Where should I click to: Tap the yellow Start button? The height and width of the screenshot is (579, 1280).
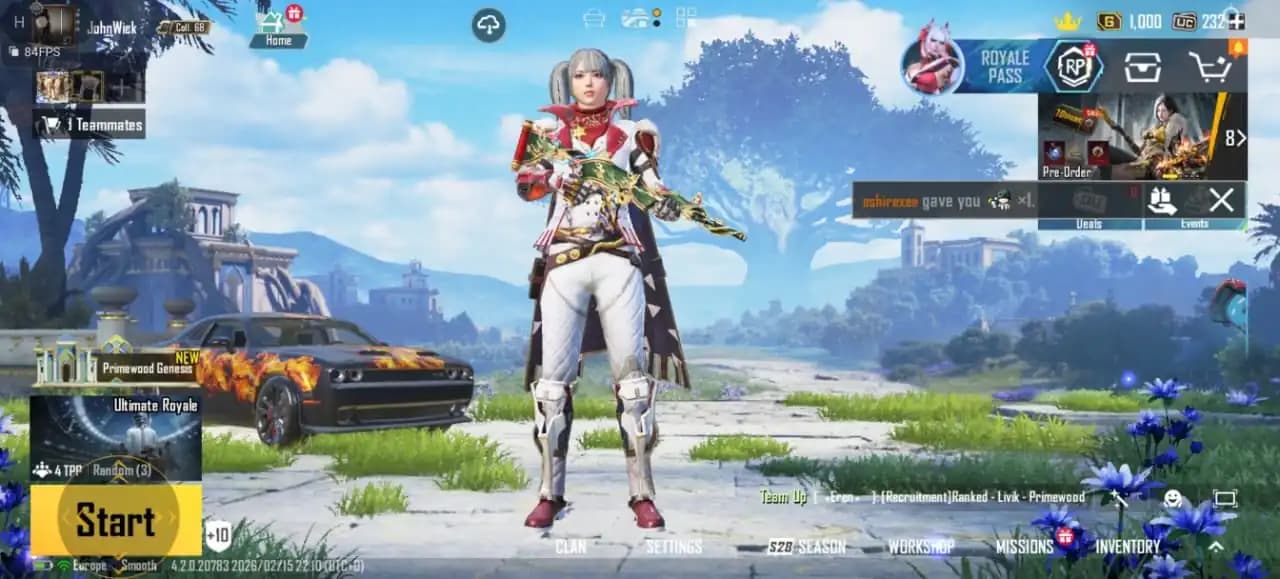pyautogui.click(x=115, y=521)
